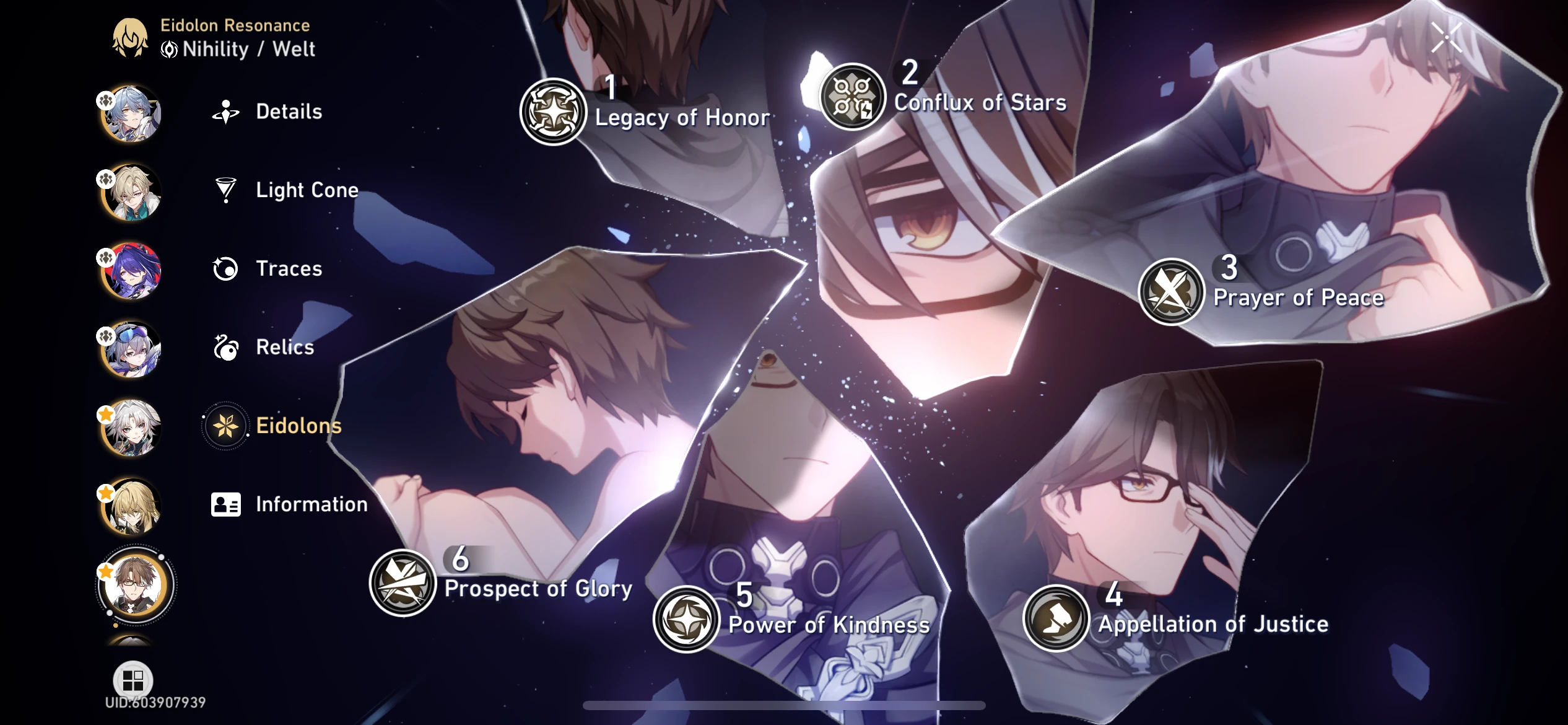This screenshot has width=1568, height=725.
Task: Open Eidolon 6 Prospect of Glory
Action: (404, 581)
